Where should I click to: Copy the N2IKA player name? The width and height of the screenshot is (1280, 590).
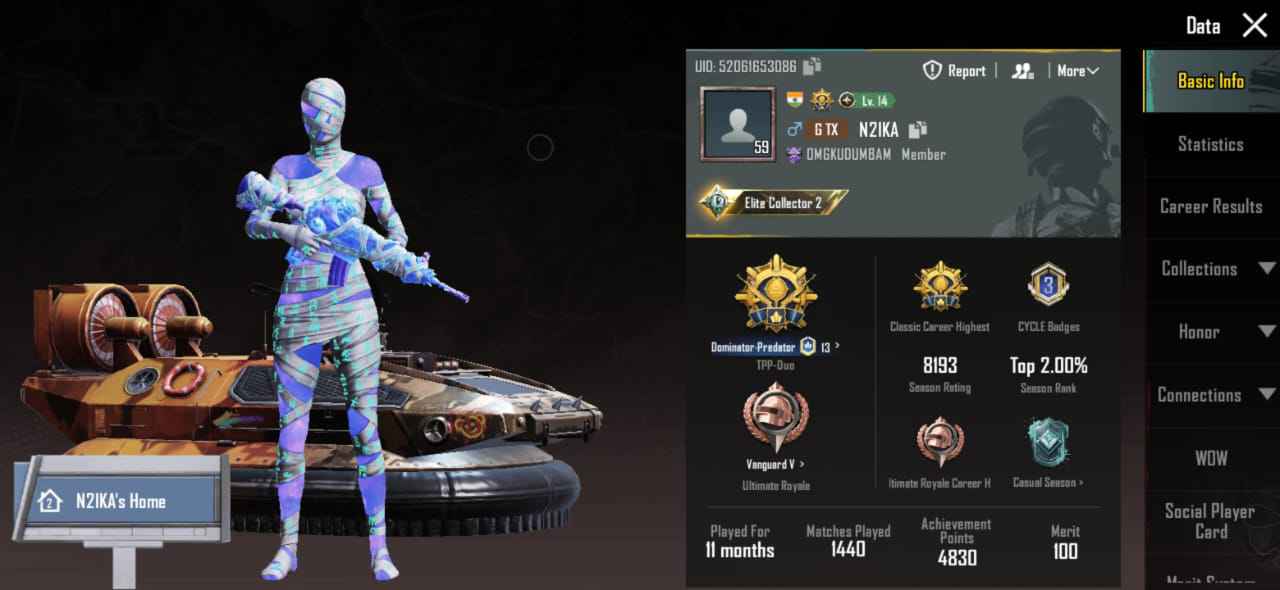click(x=918, y=129)
